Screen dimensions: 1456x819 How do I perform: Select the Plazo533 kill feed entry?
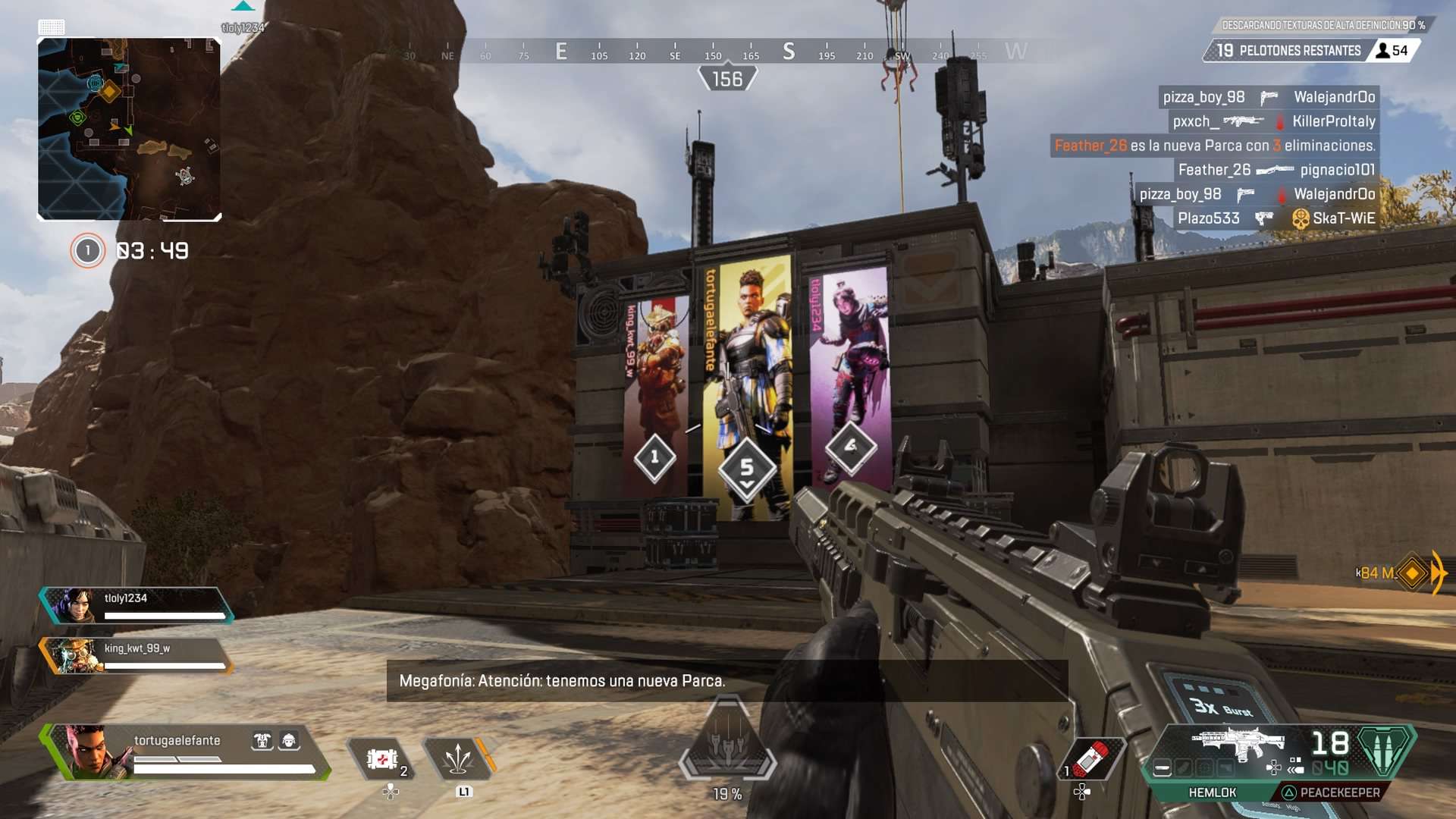[1274, 218]
